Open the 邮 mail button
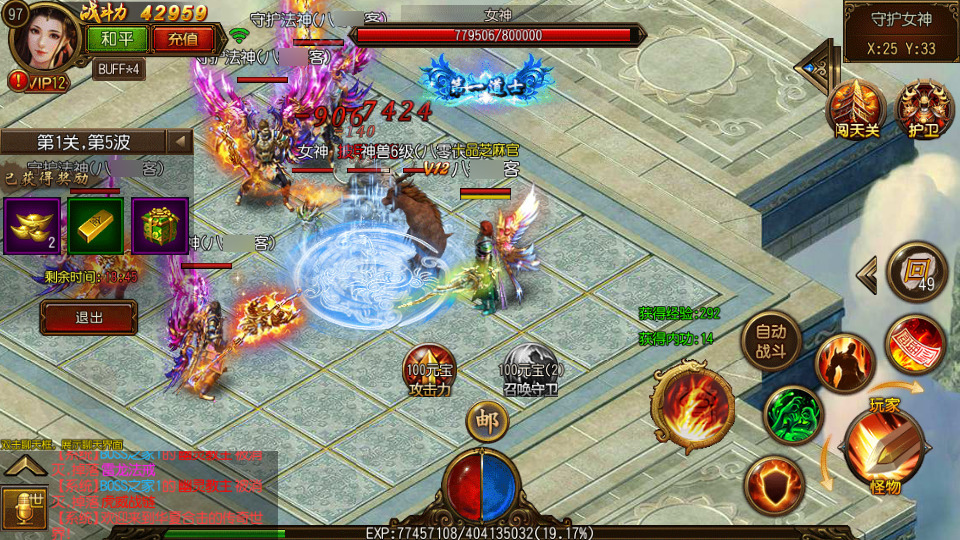 click(x=487, y=420)
